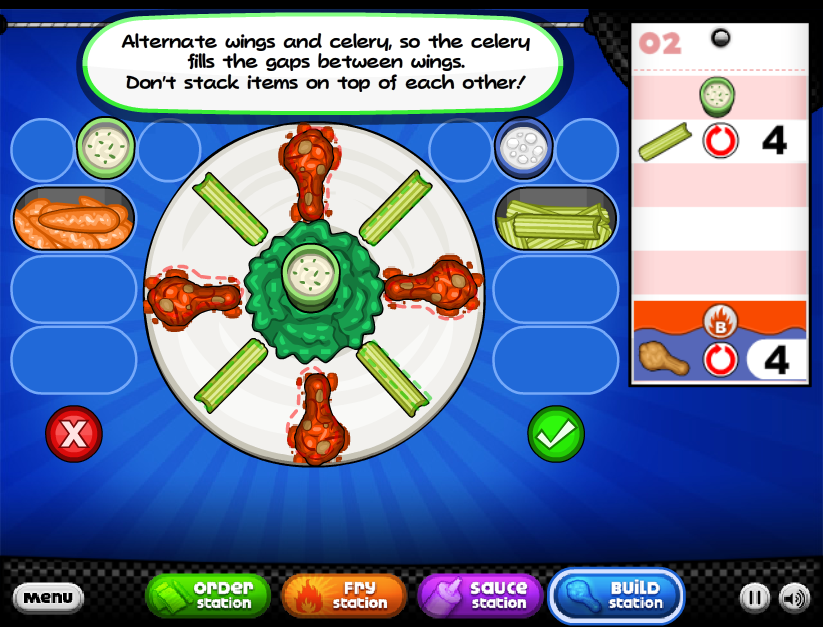Select the ranch dip cup with green rim
Image resolution: width=823 pixels, height=627 pixels.
pyautogui.click(x=105, y=148)
